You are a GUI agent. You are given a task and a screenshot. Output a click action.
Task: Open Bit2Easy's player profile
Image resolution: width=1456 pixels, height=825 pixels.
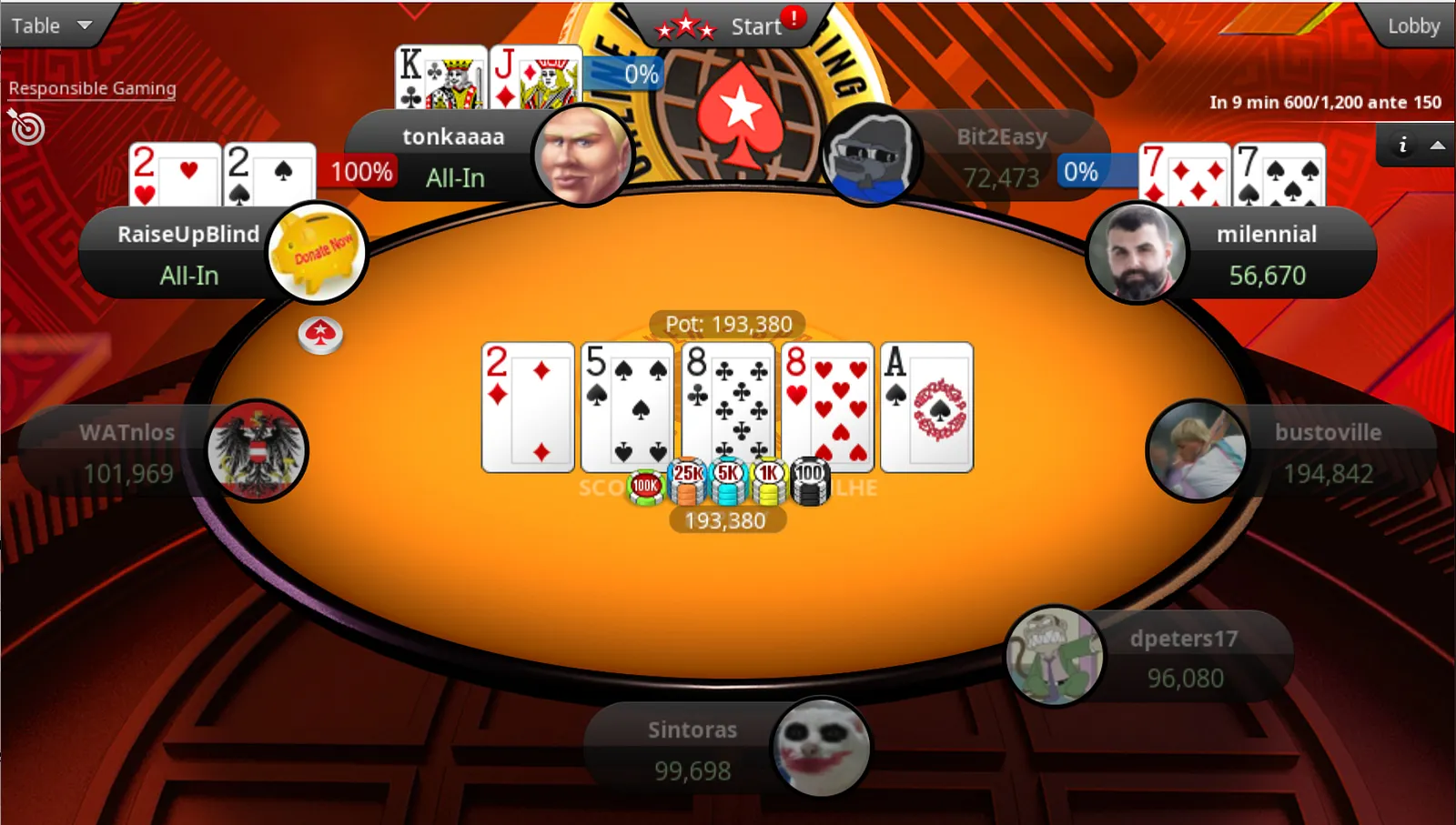click(871, 155)
